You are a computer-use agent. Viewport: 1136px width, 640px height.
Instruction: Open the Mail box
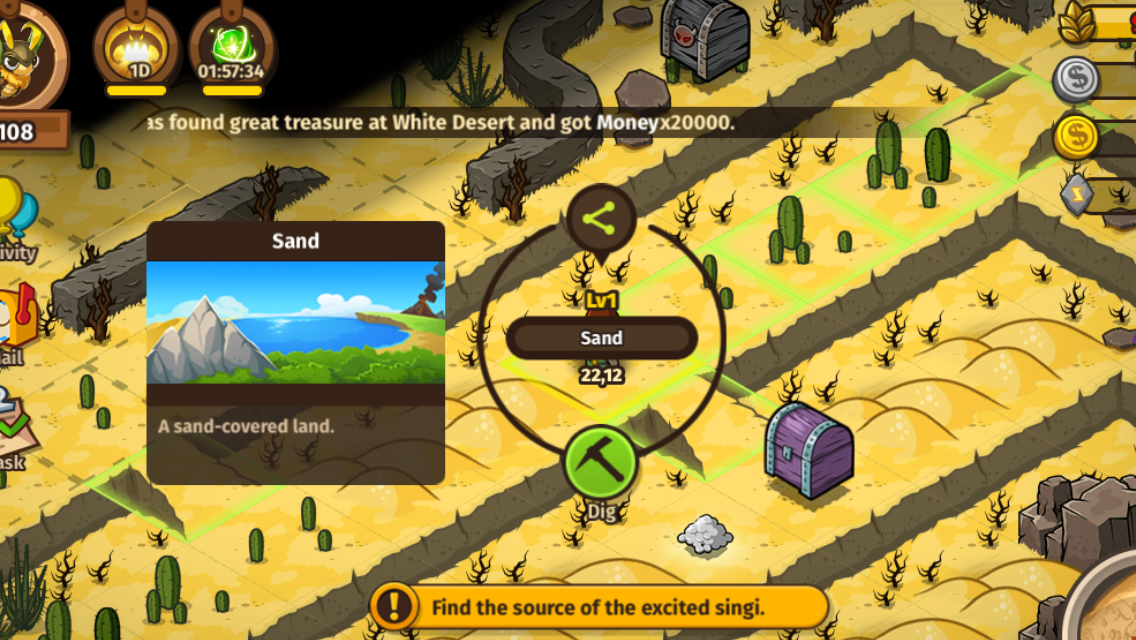17,322
